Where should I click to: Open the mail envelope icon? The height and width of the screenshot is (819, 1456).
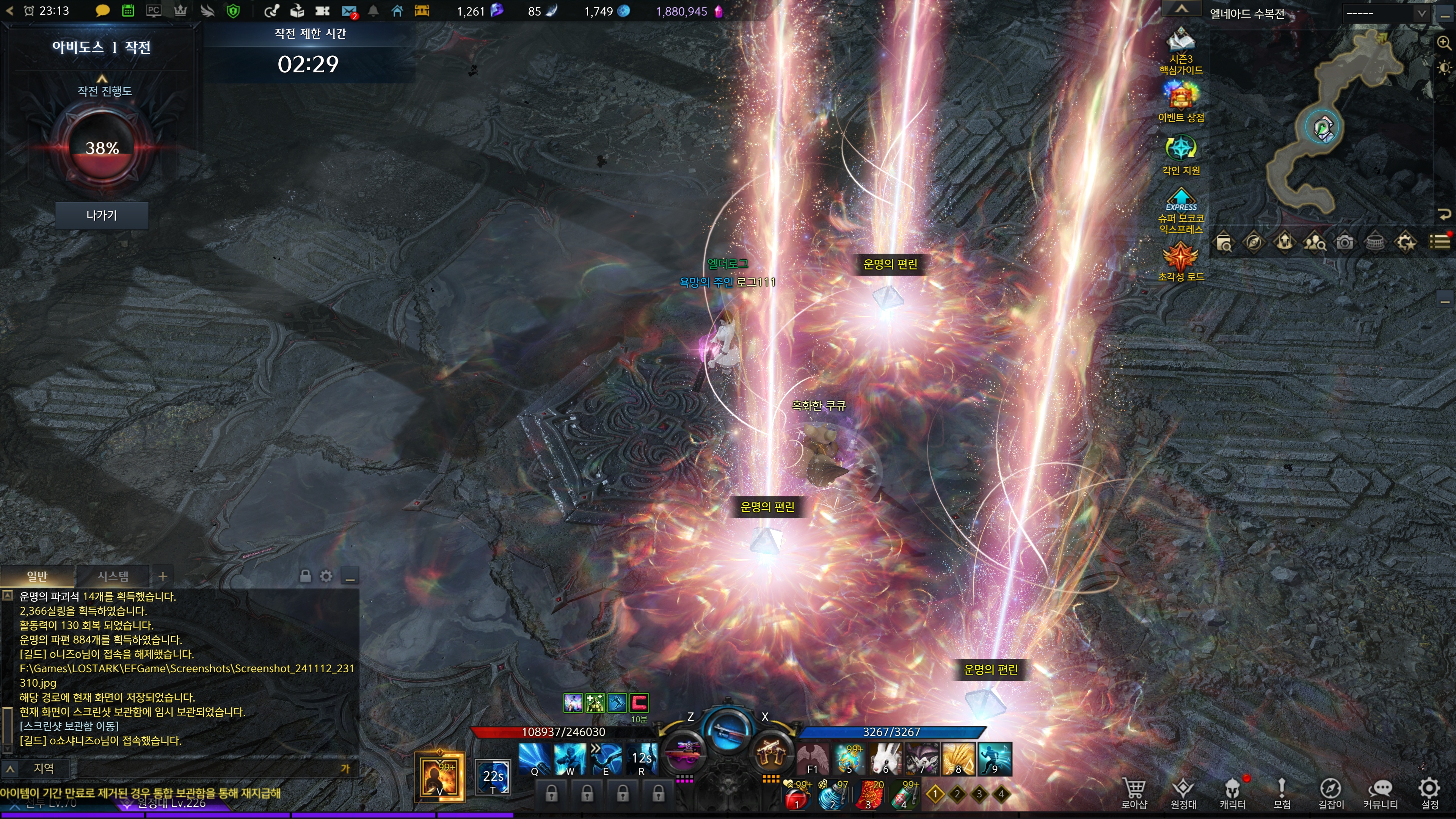coord(349,11)
